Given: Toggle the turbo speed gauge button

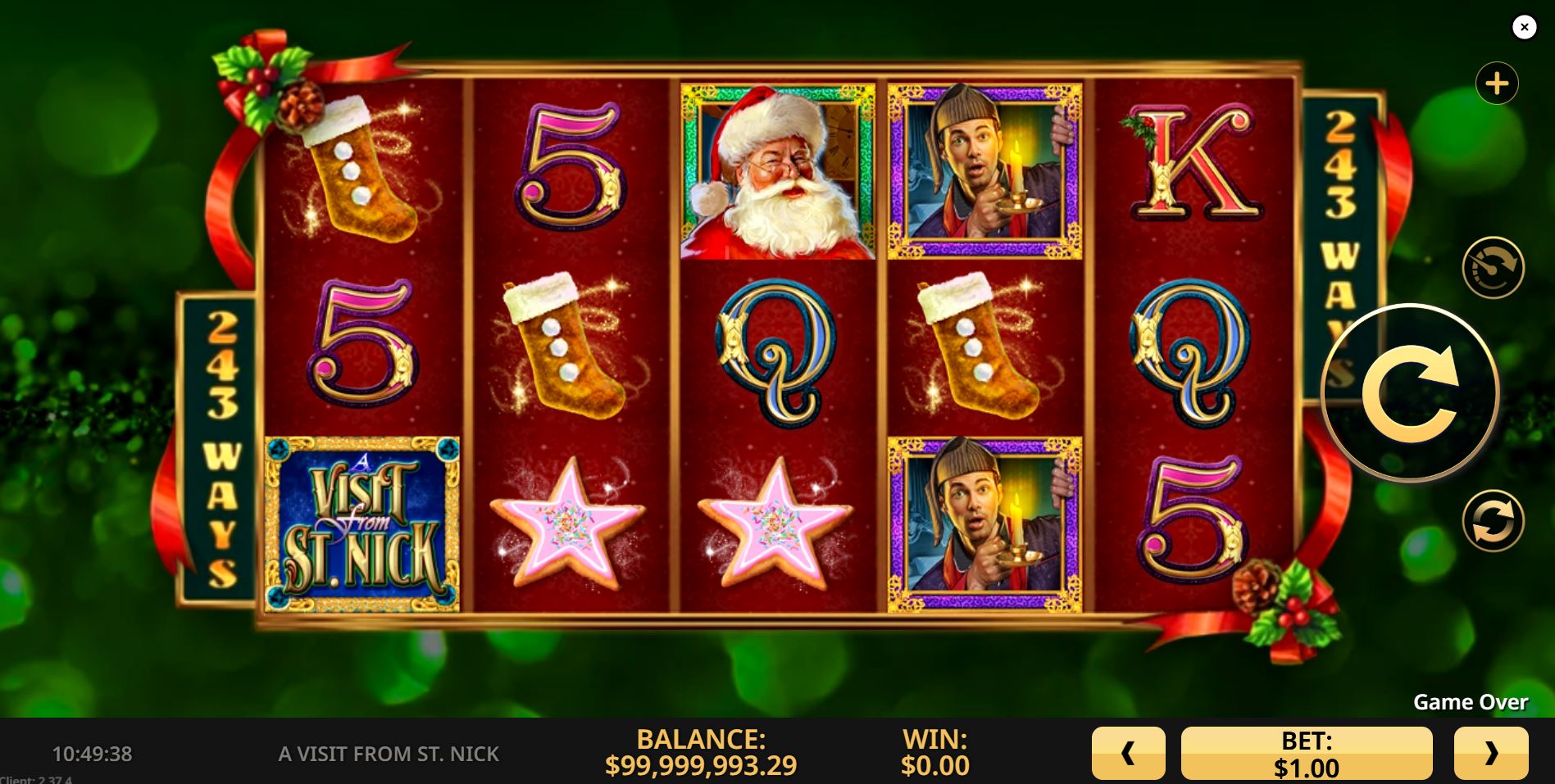Looking at the screenshot, I should point(1493,268).
